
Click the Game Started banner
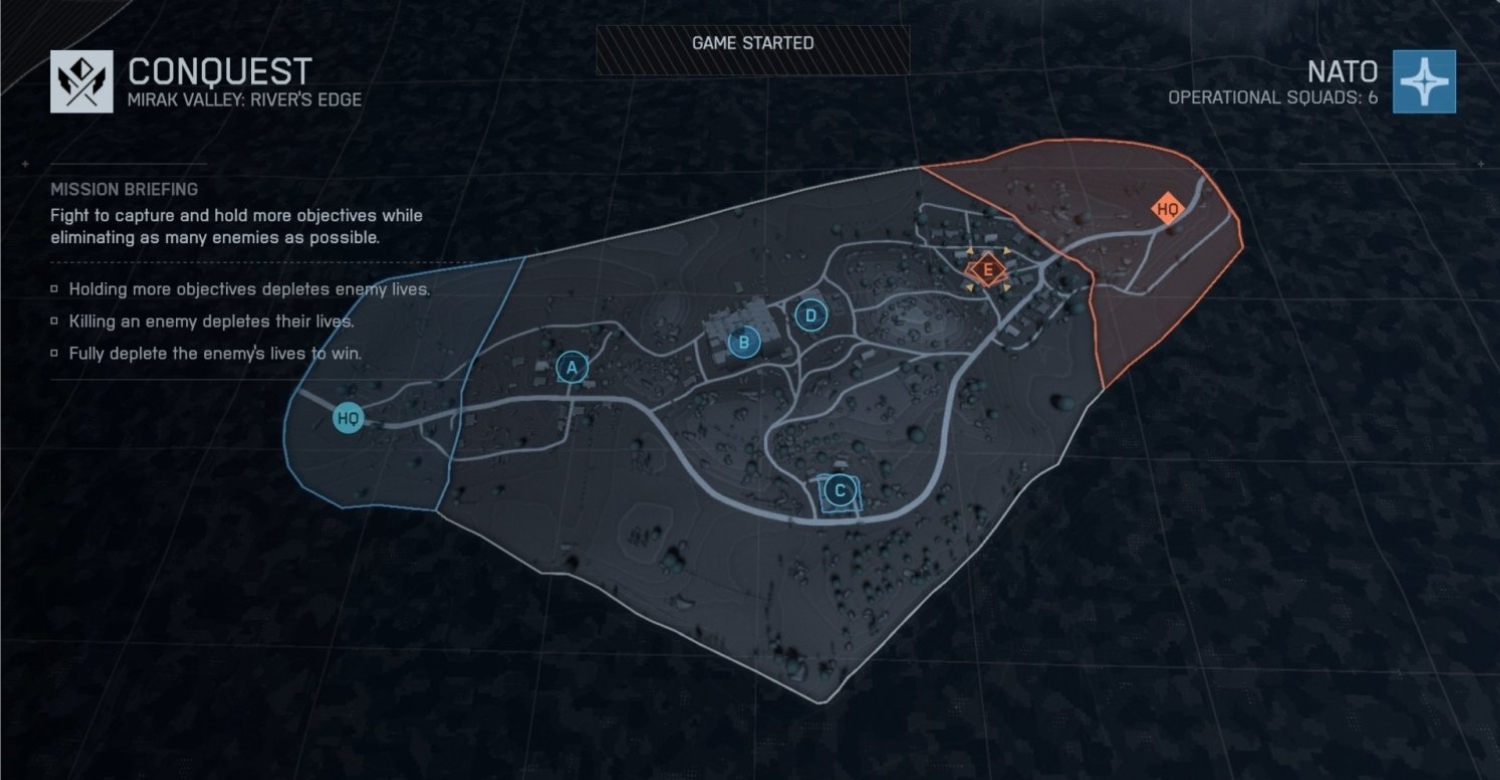tap(752, 43)
